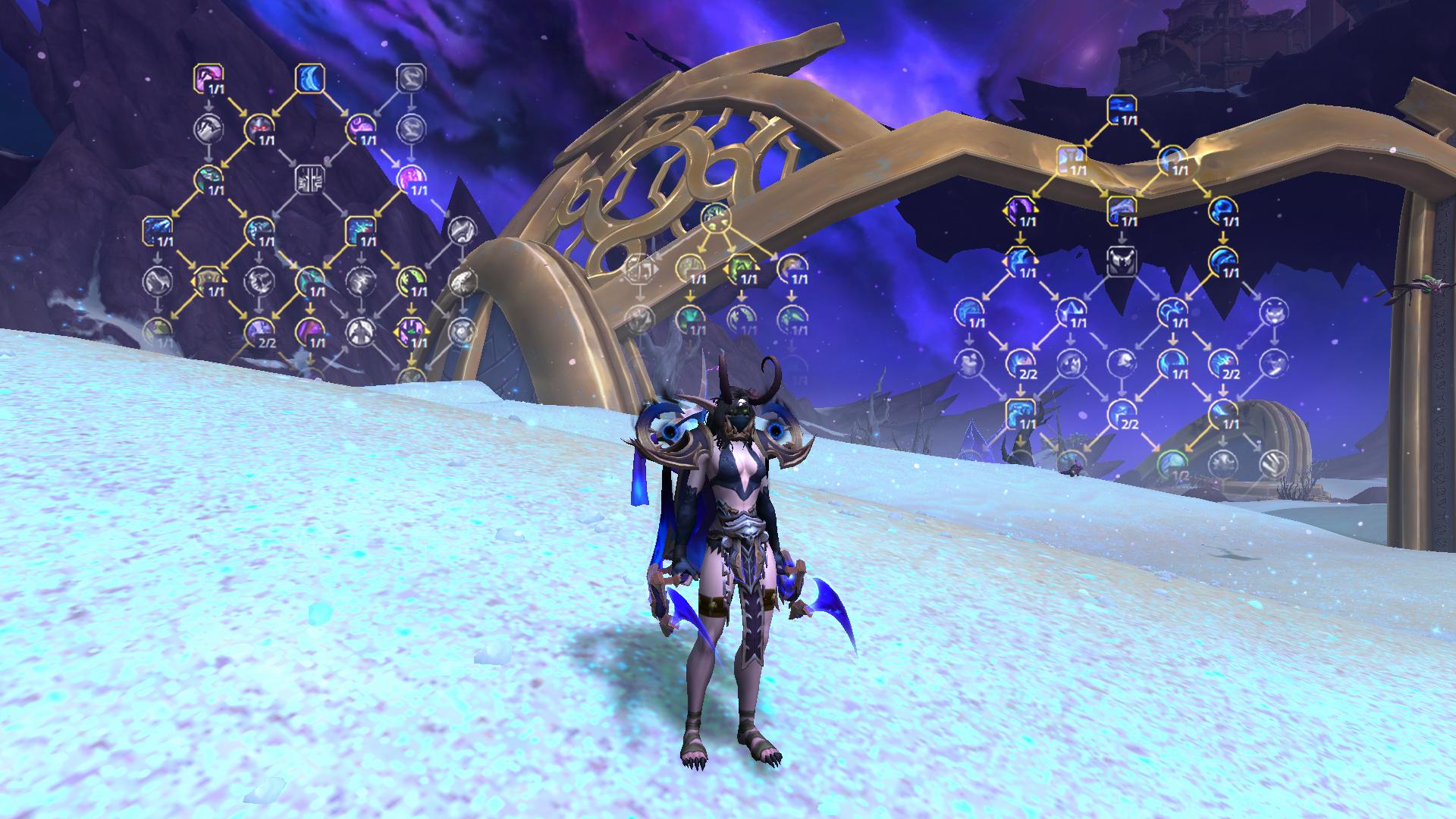1456x819 pixels.
Task: Select the purple square talent at top-left
Action: click(x=207, y=77)
